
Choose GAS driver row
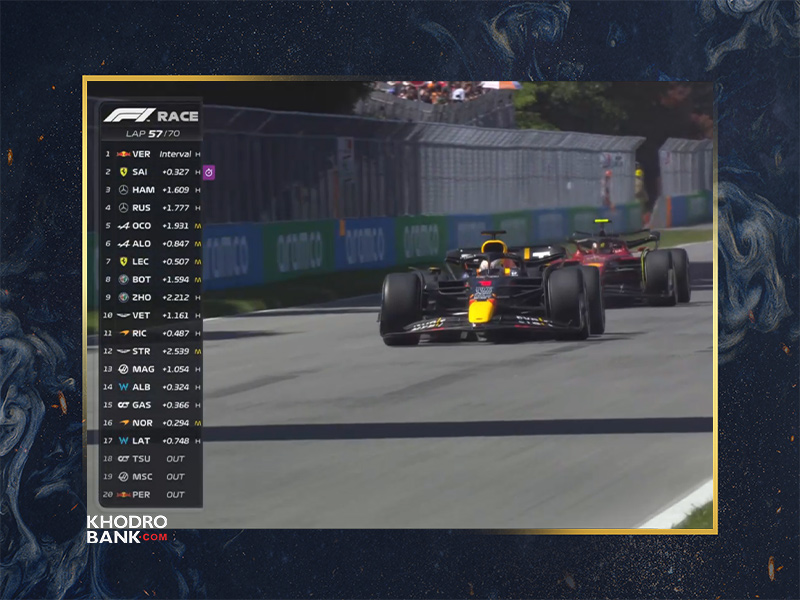click(152, 405)
